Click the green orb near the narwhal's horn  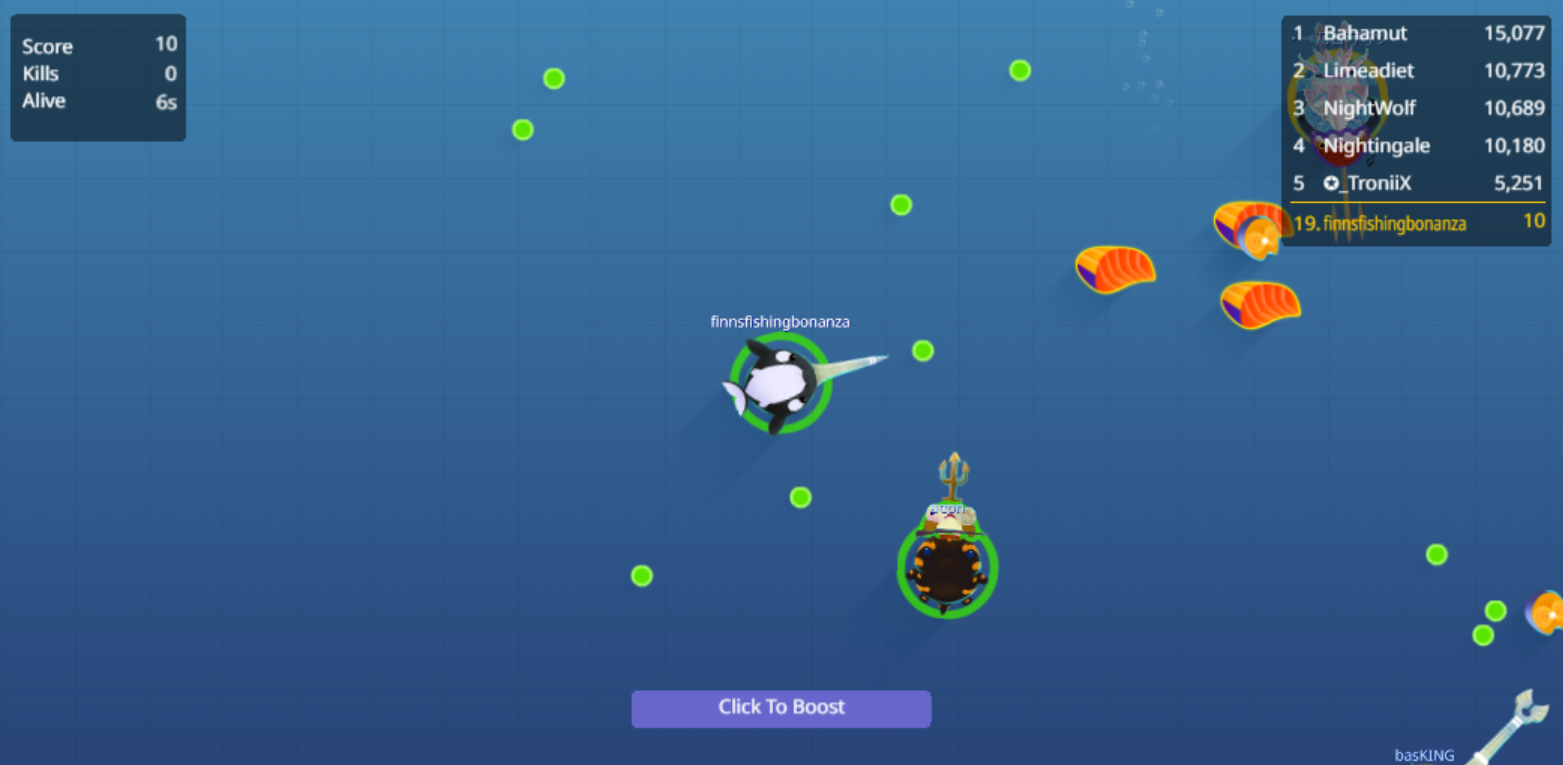[922, 351]
